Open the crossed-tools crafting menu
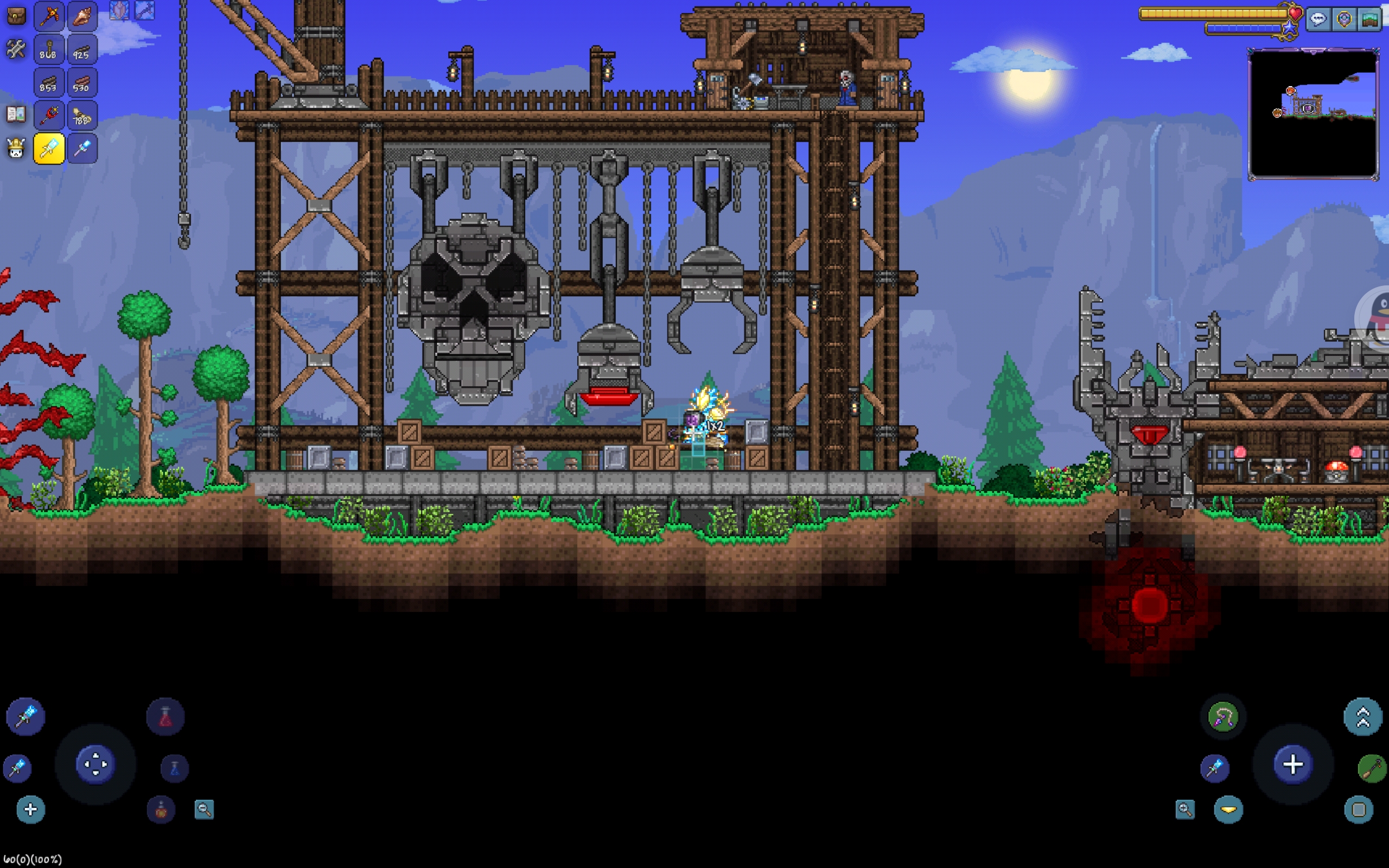Screen dimensions: 1389x868 pos(16,49)
